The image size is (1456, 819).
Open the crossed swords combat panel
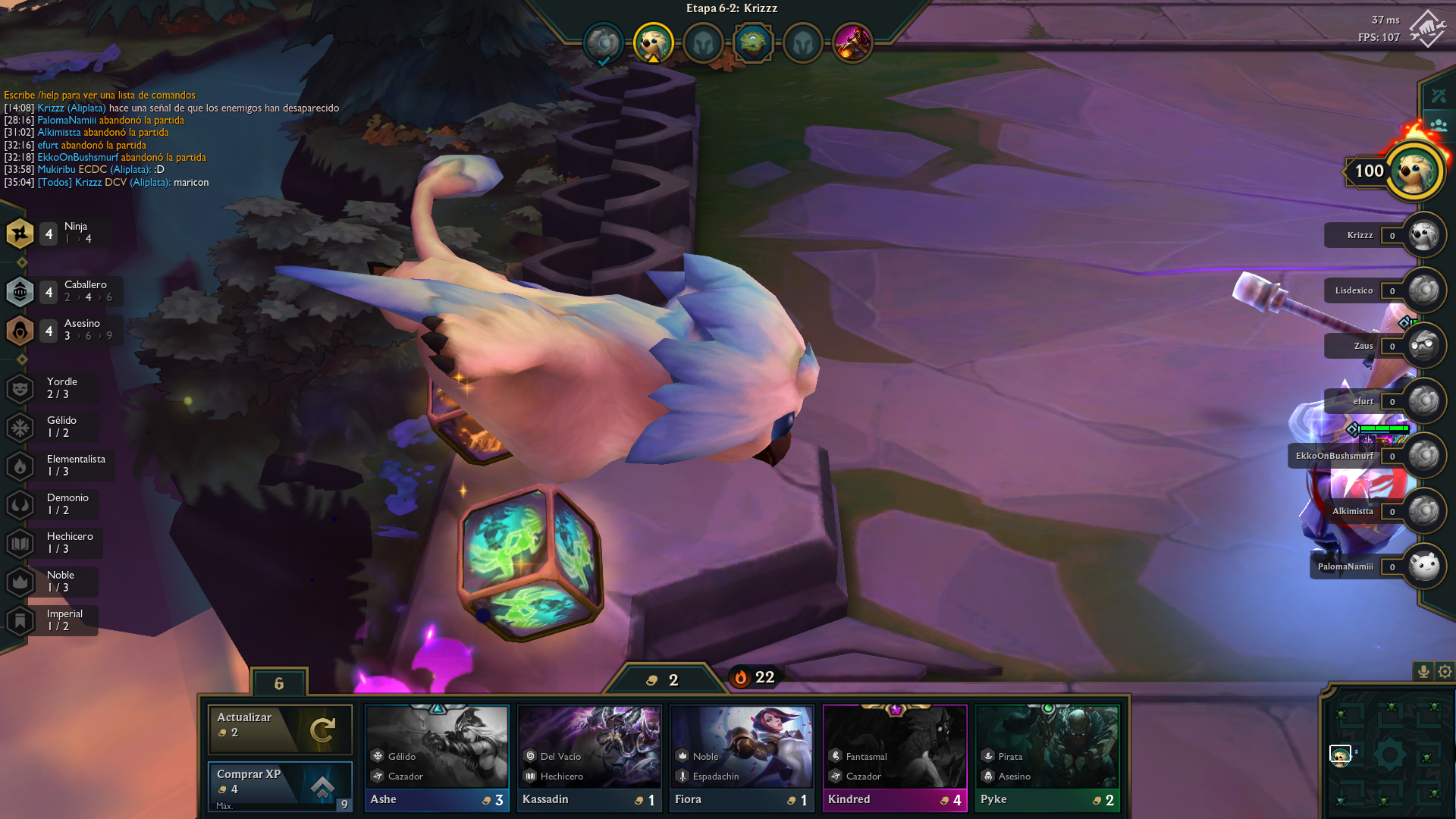point(1439,96)
